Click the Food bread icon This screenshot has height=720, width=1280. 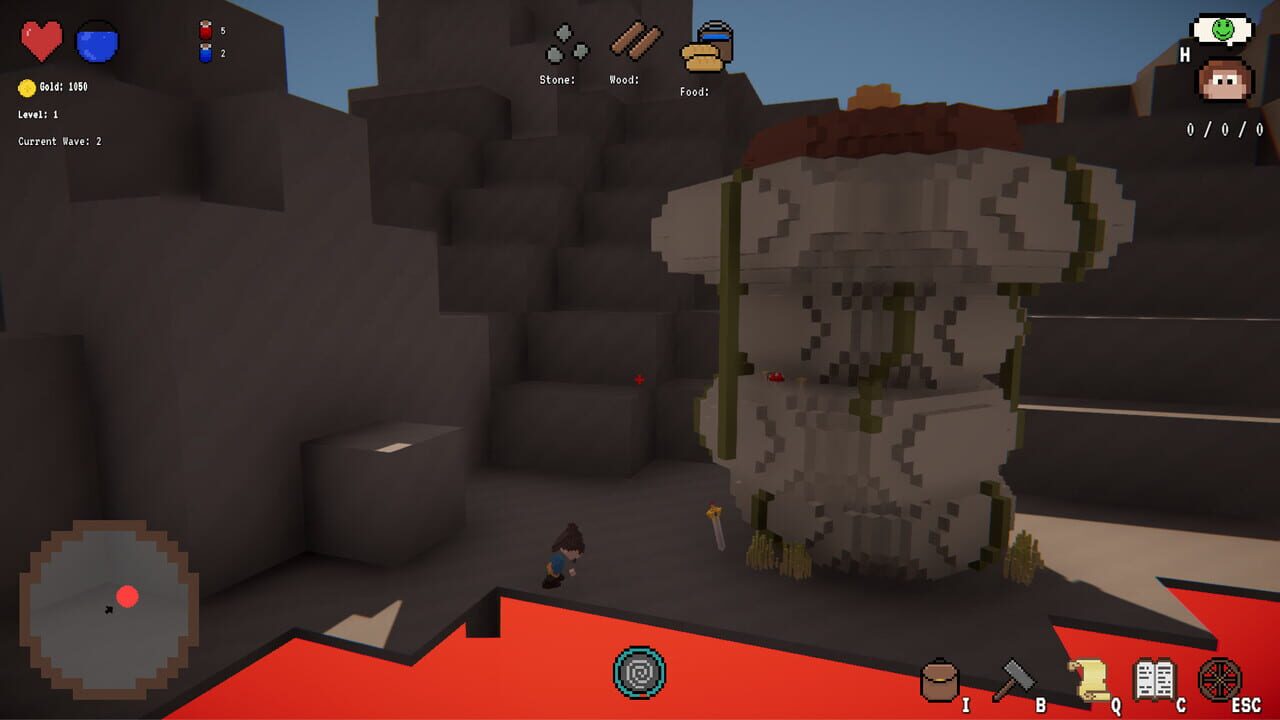coord(700,57)
